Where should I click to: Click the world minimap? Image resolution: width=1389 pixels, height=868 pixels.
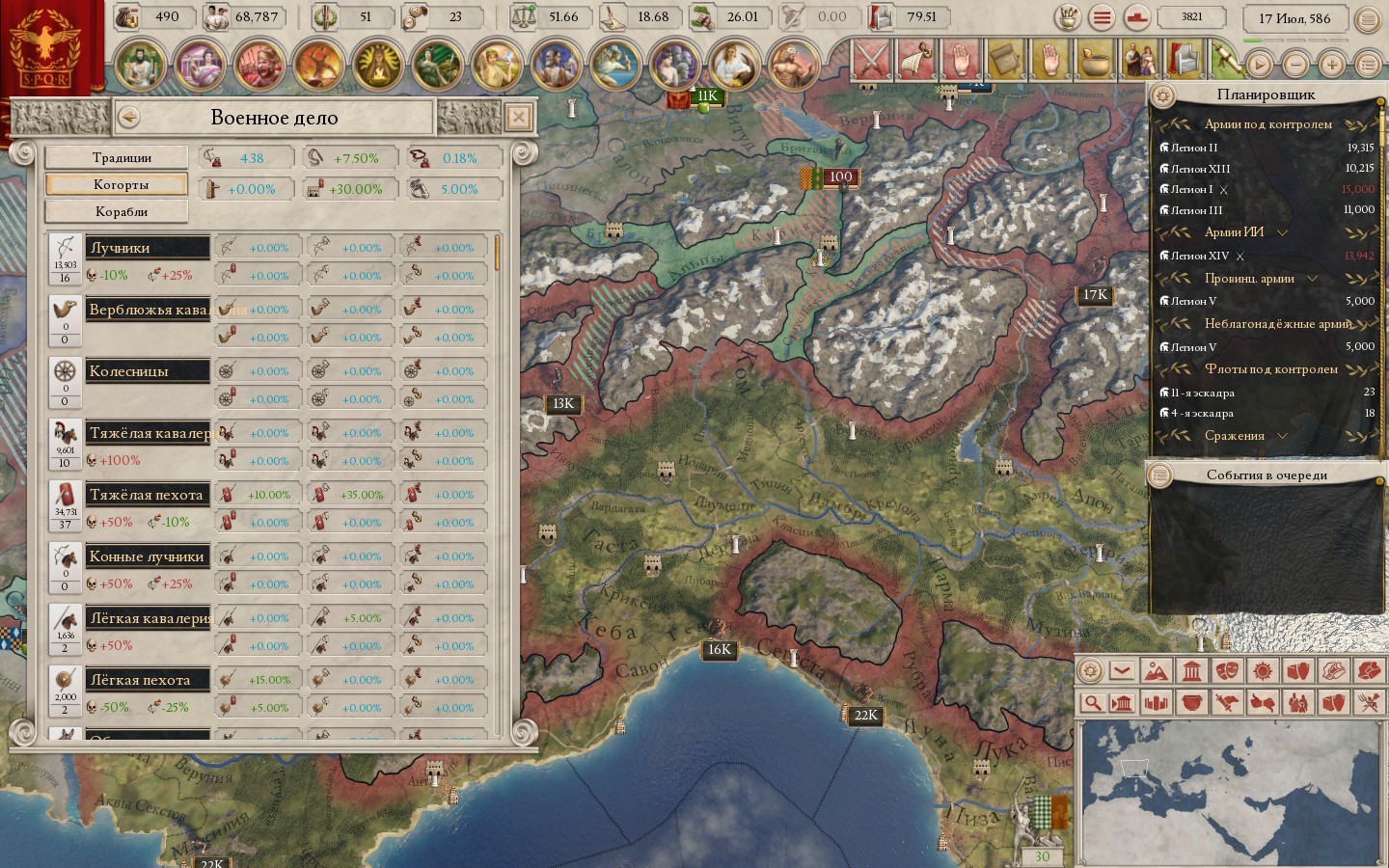pos(1230,791)
